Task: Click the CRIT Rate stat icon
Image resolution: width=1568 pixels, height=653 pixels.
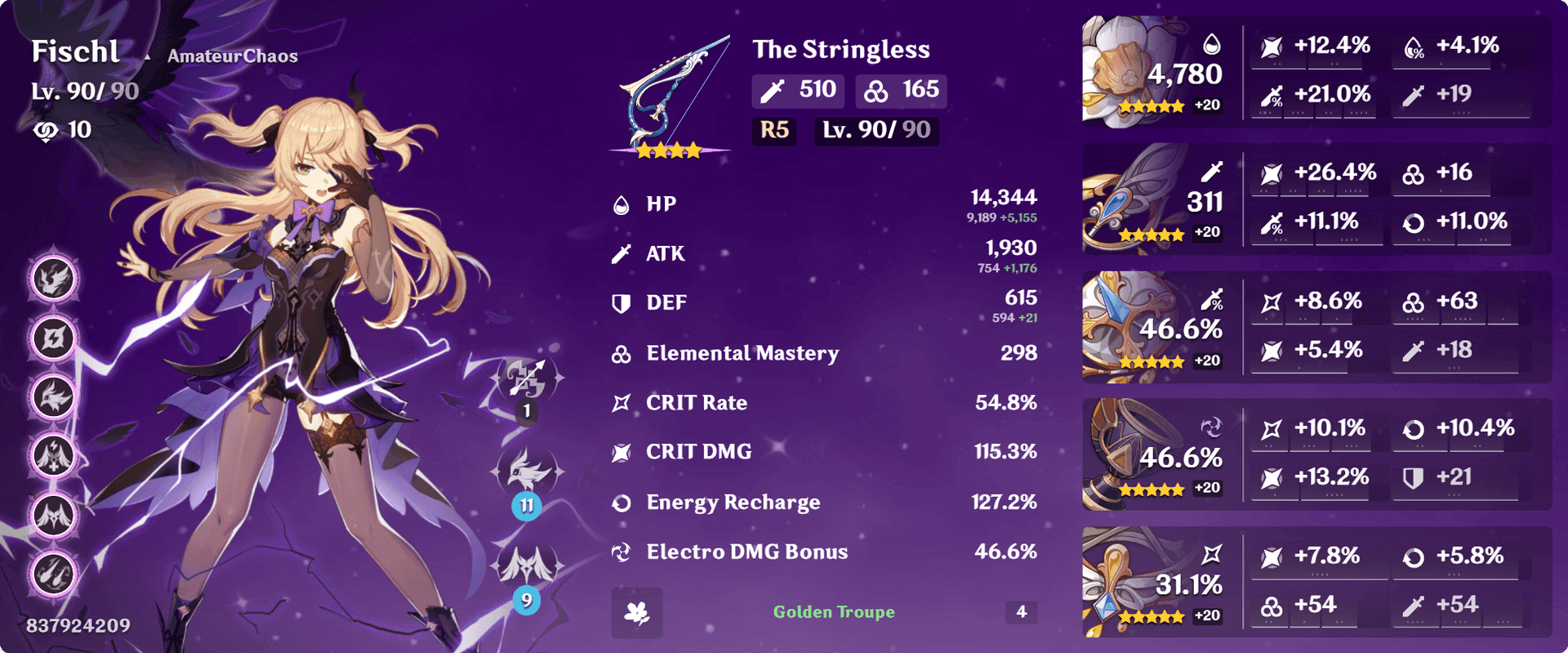Action: coord(621,402)
